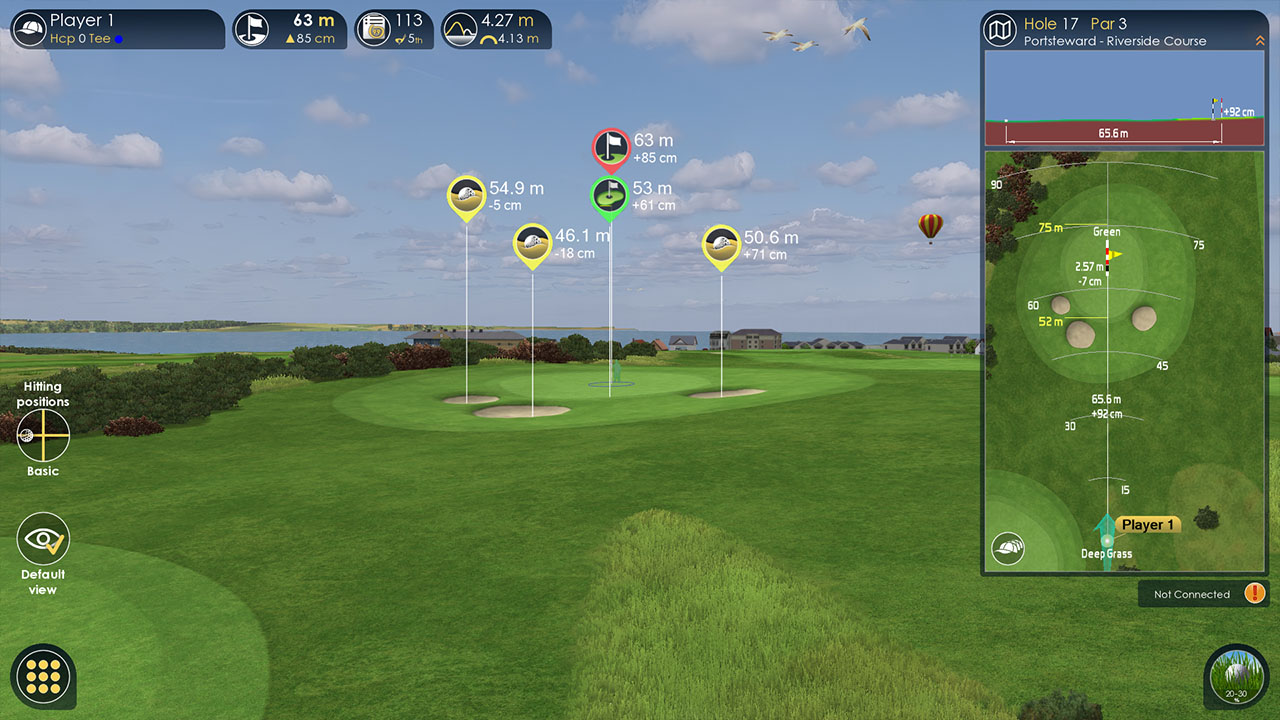The width and height of the screenshot is (1280, 720).
Task: Open the club selection 113 panel
Action: [394, 29]
